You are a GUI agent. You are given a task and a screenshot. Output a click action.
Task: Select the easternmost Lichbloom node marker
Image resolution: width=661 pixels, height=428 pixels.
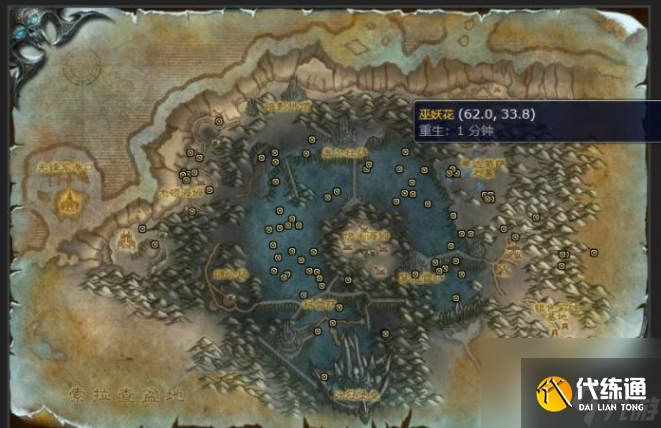coord(593,252)
